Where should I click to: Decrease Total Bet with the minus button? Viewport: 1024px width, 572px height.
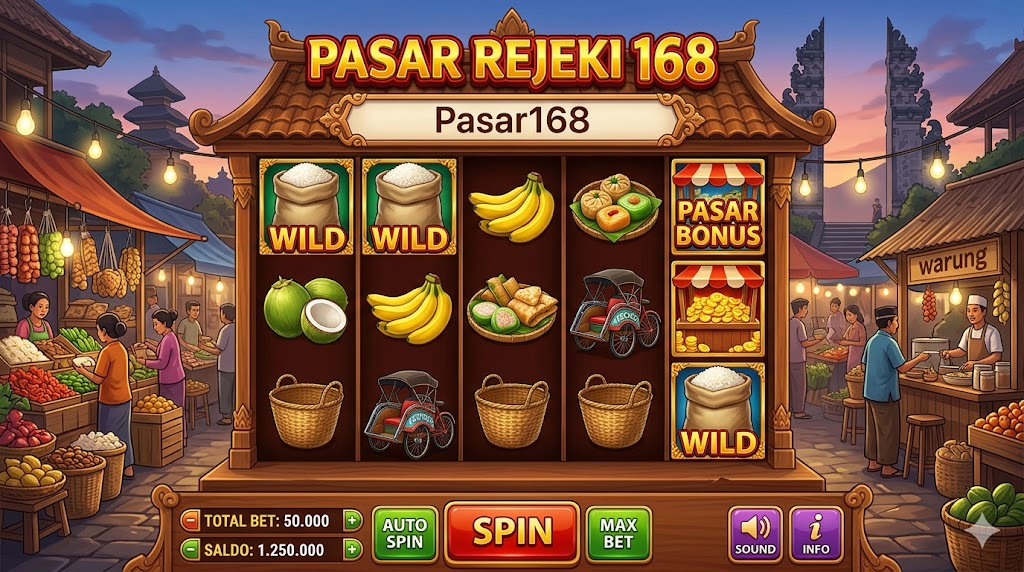pos(190,520)
